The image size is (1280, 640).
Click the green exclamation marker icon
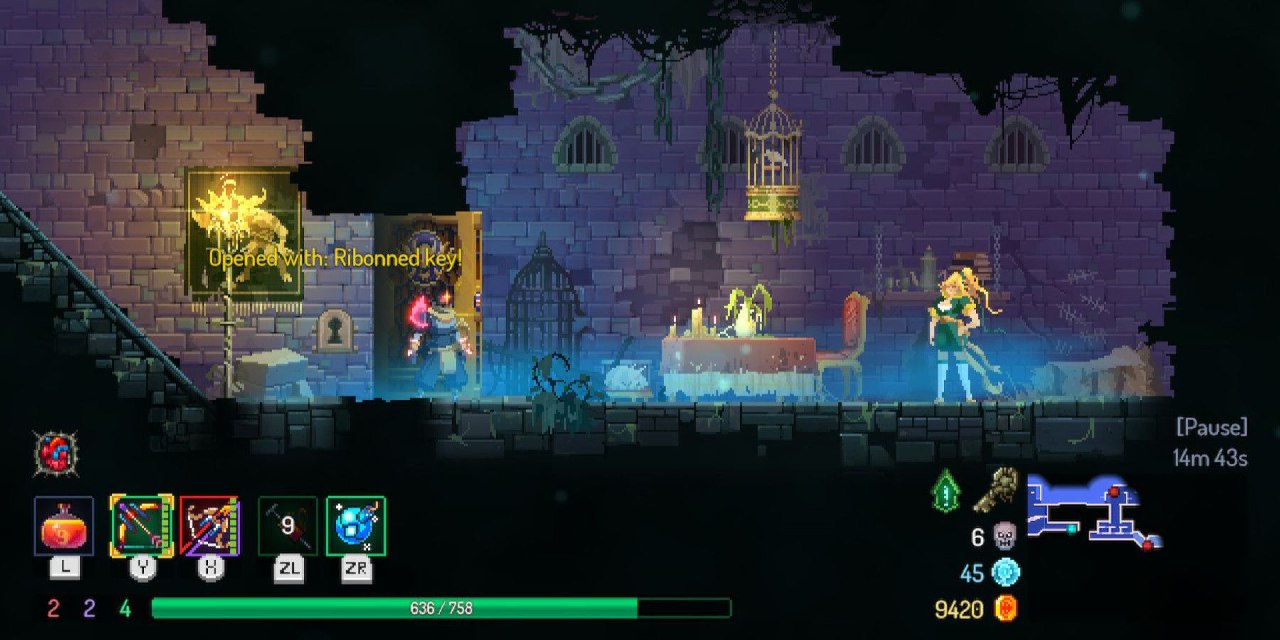point(946,491)
